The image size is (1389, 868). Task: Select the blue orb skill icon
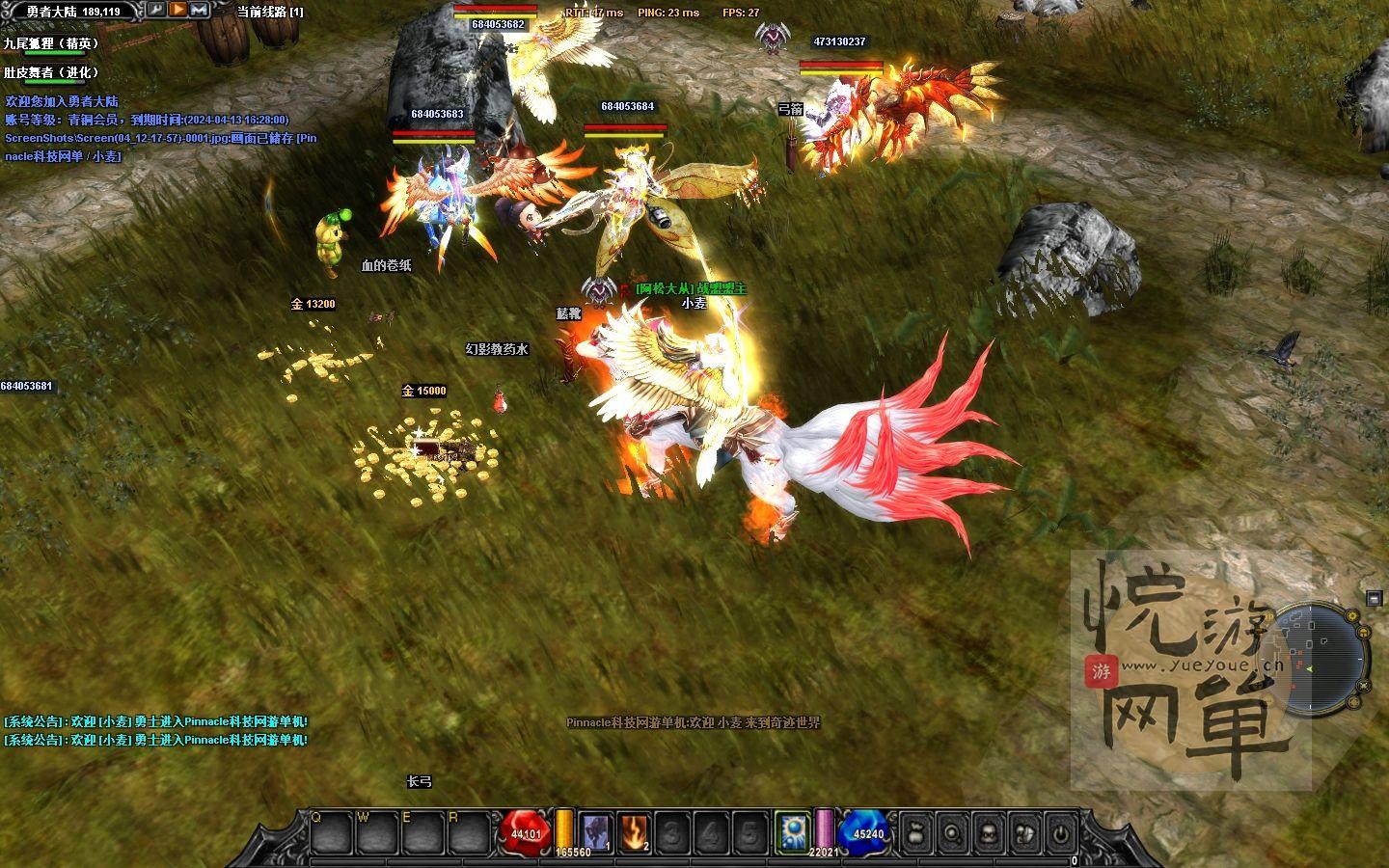[x=793, y=832]
